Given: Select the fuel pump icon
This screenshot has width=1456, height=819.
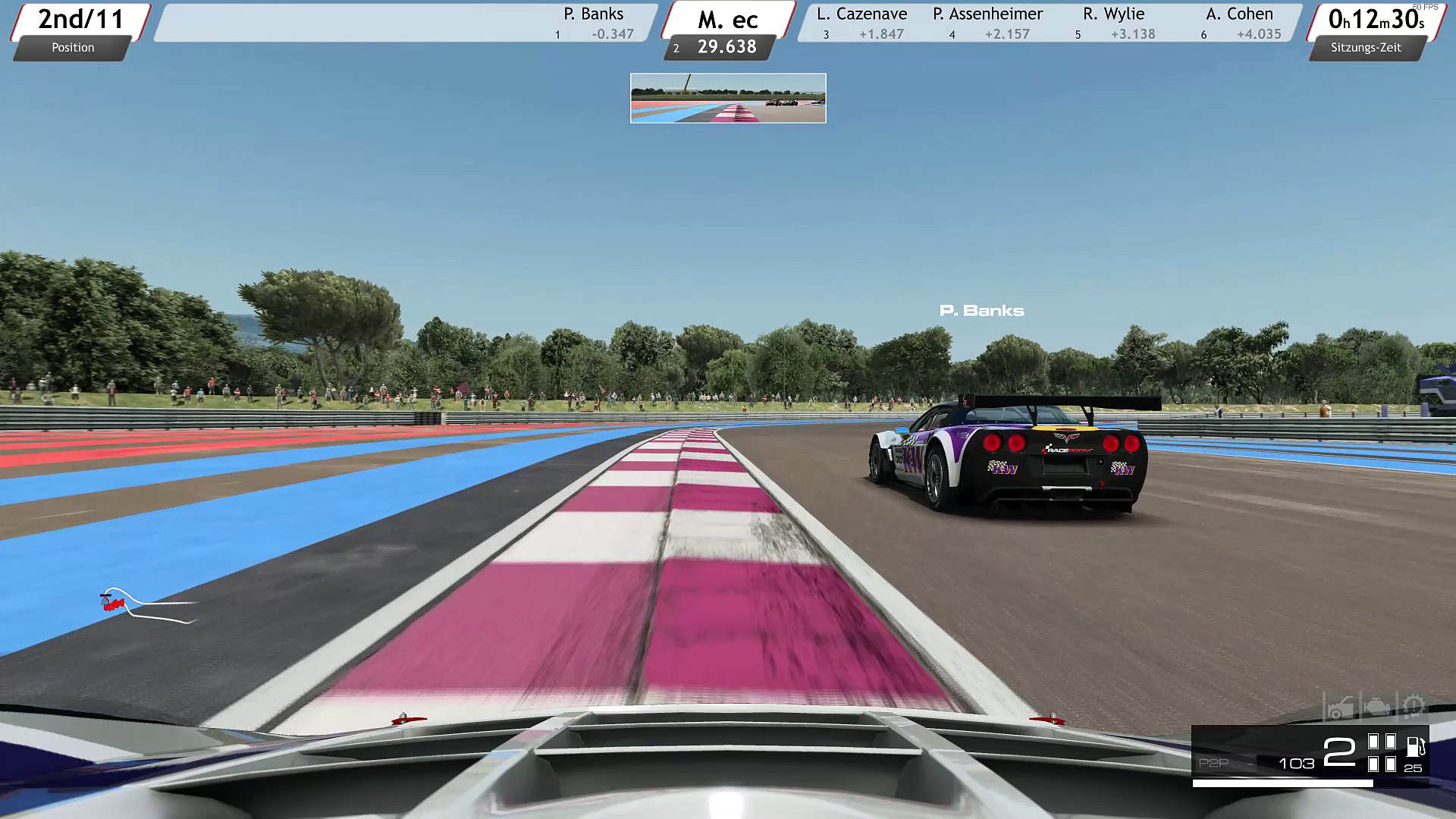Looking at the screenshot, I should pyautogui.click(x=1415, y=746).
